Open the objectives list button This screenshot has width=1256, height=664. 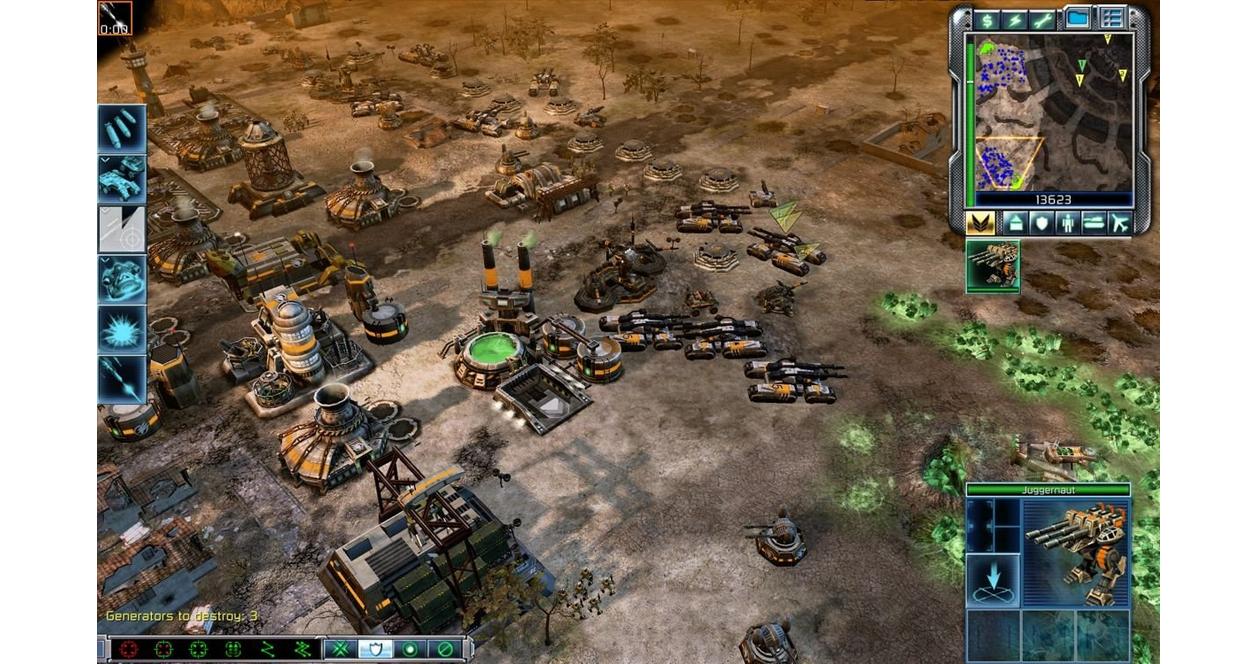point(1112,18)
